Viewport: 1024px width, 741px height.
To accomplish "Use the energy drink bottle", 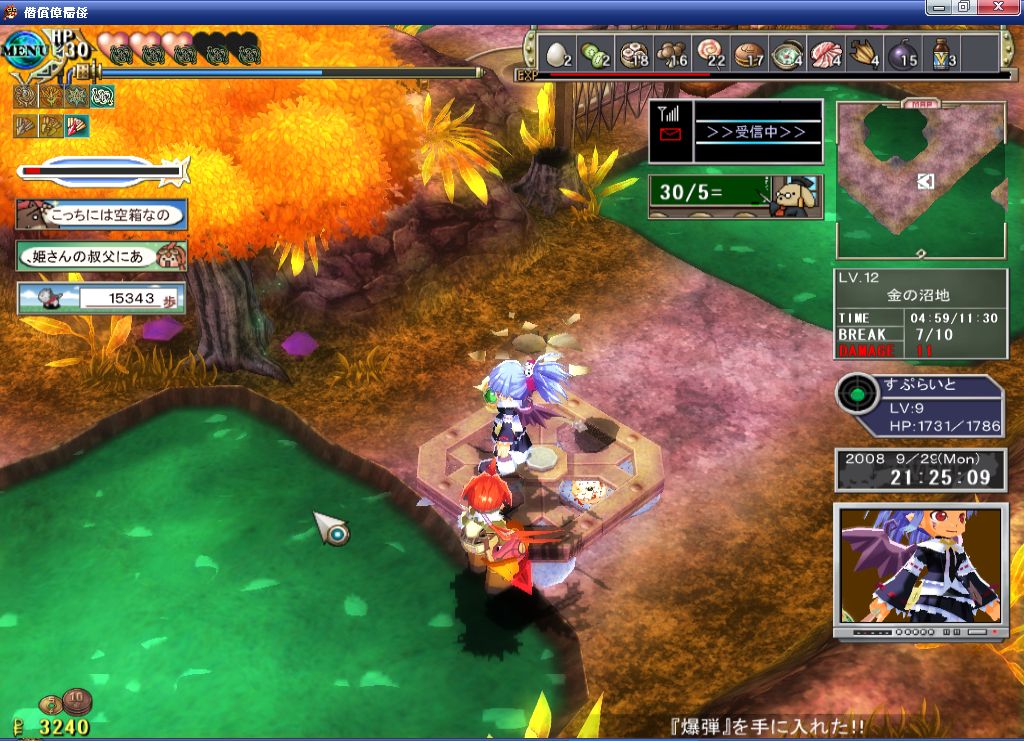I will coord(941,53).
